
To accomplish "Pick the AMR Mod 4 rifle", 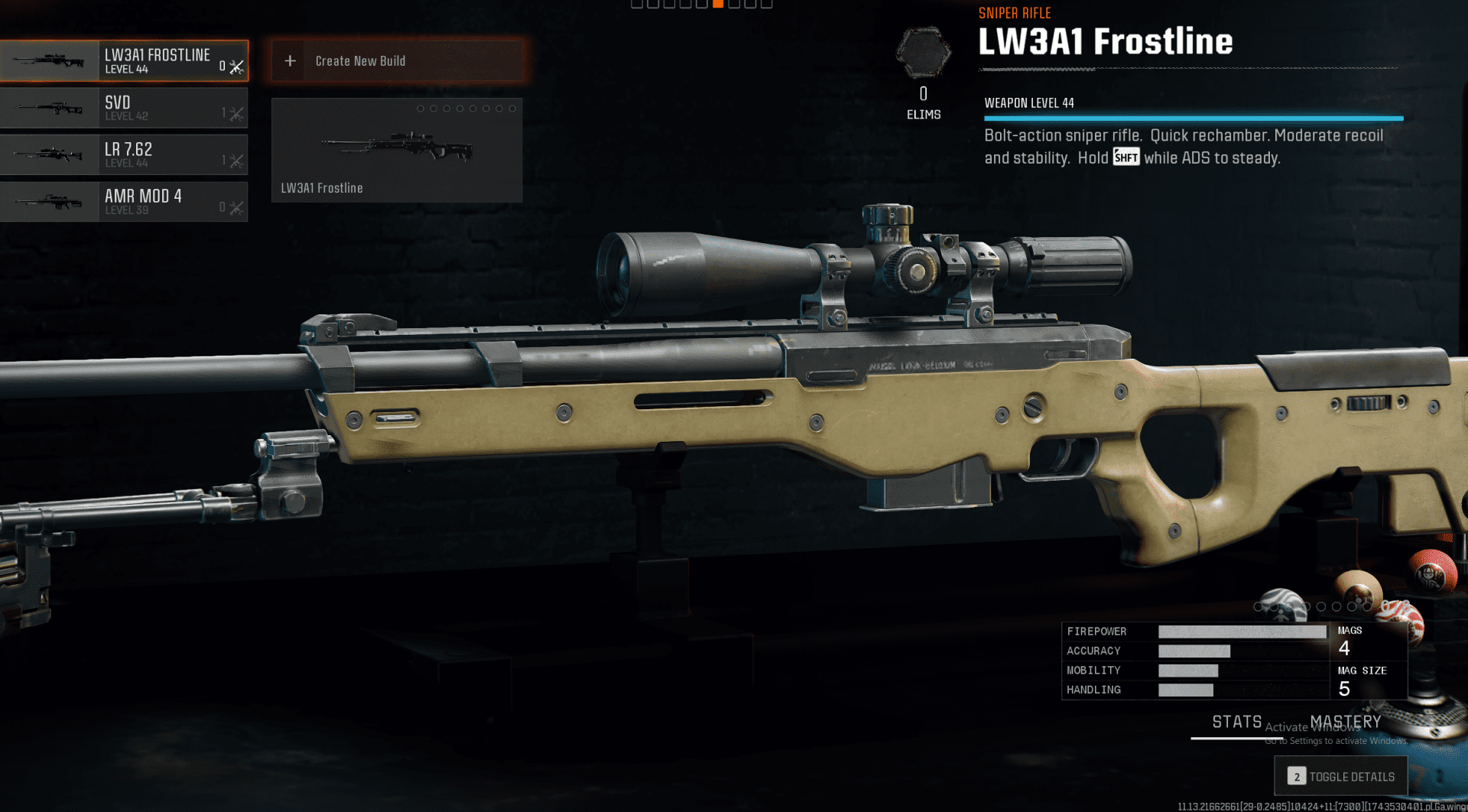I will click(x=124, y=202).
